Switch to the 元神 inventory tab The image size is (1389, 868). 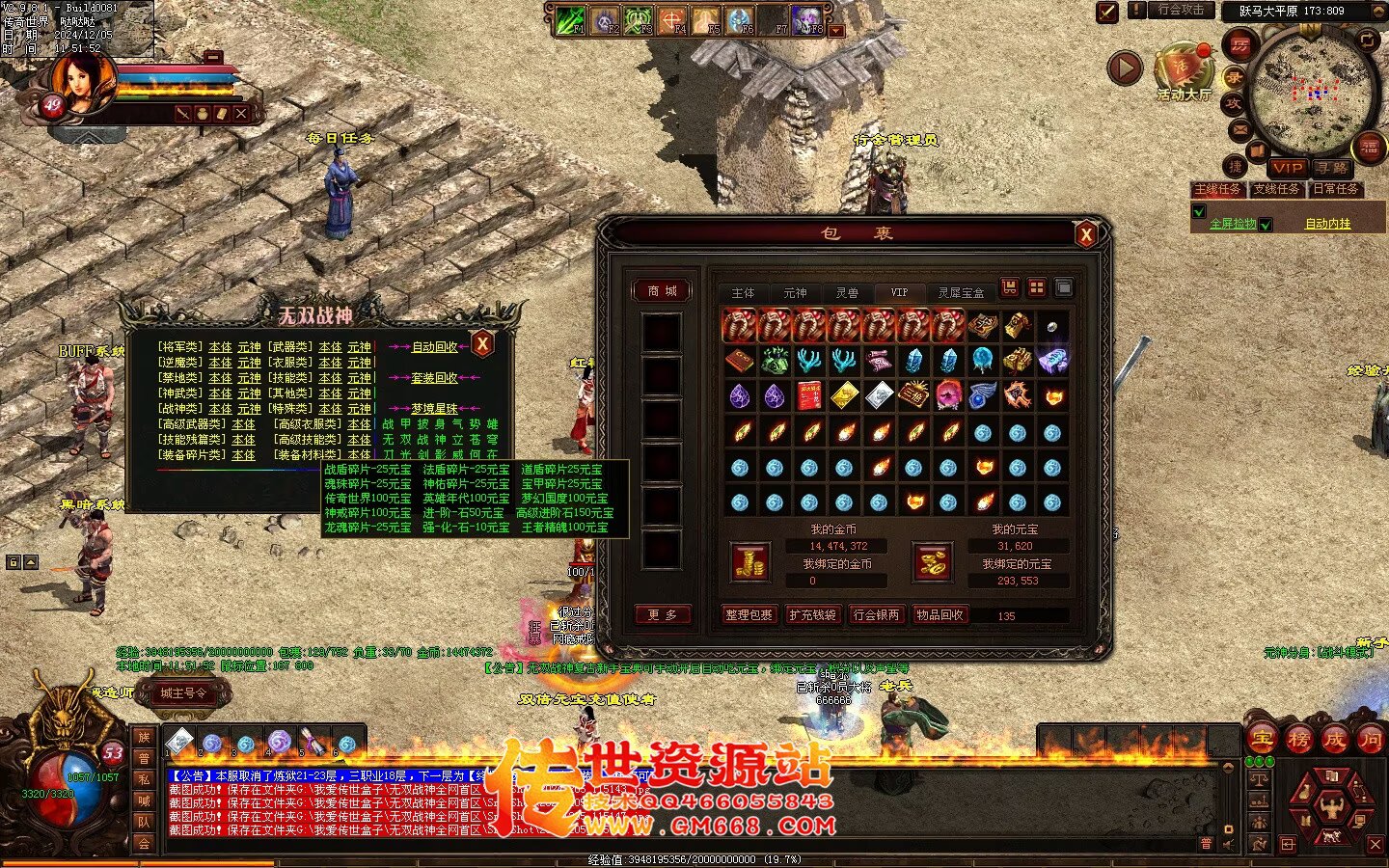(795, 292)
